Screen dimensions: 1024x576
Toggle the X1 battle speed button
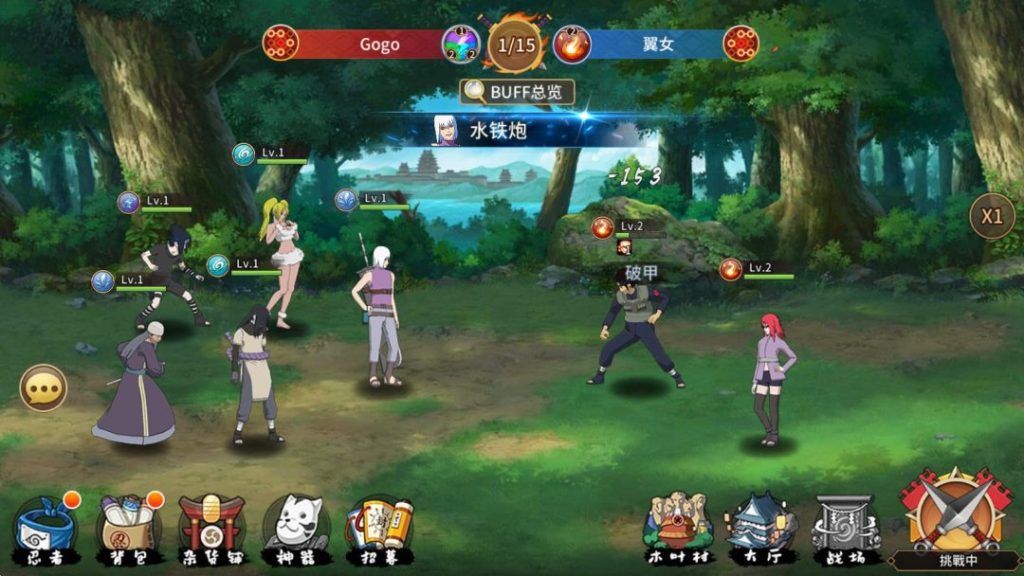pyautogui.click(x=991, y=216)
